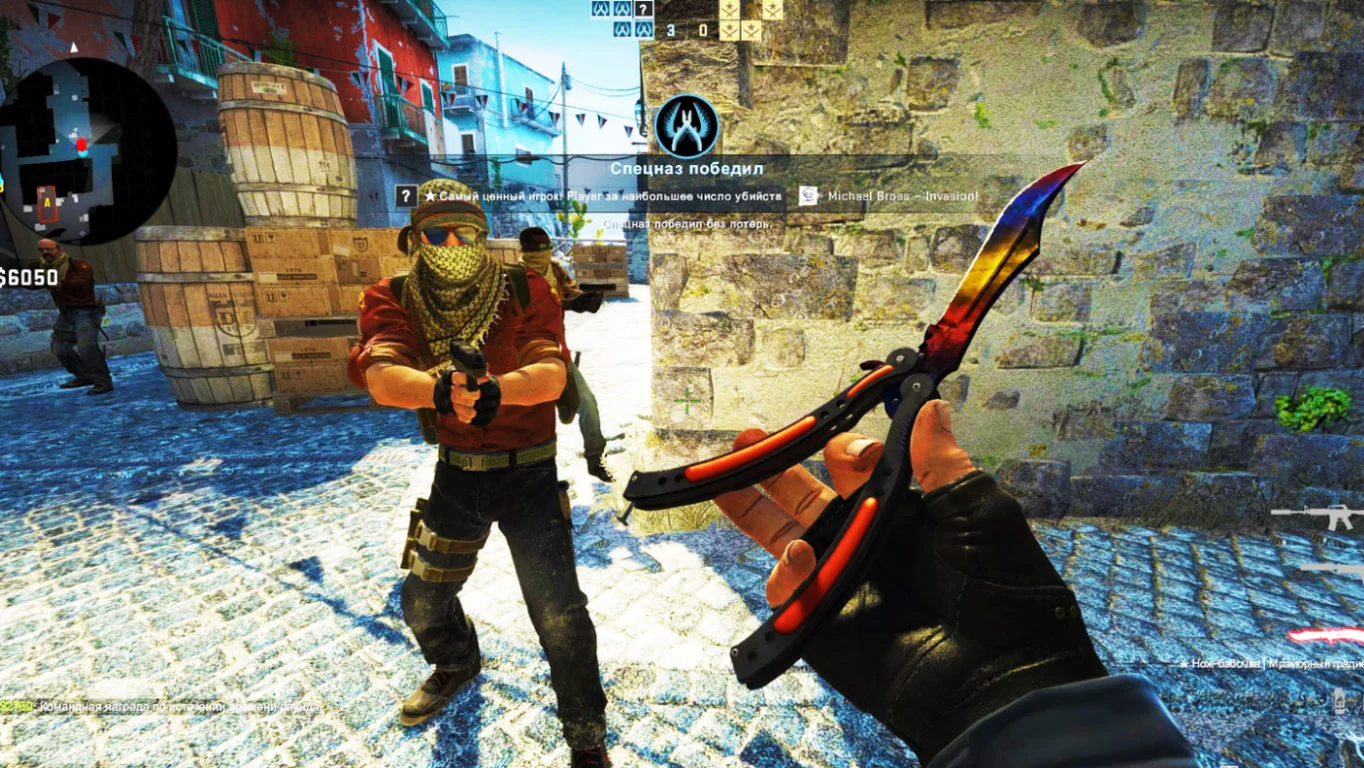Click the Terrorist score number 0

coord(703,29)
